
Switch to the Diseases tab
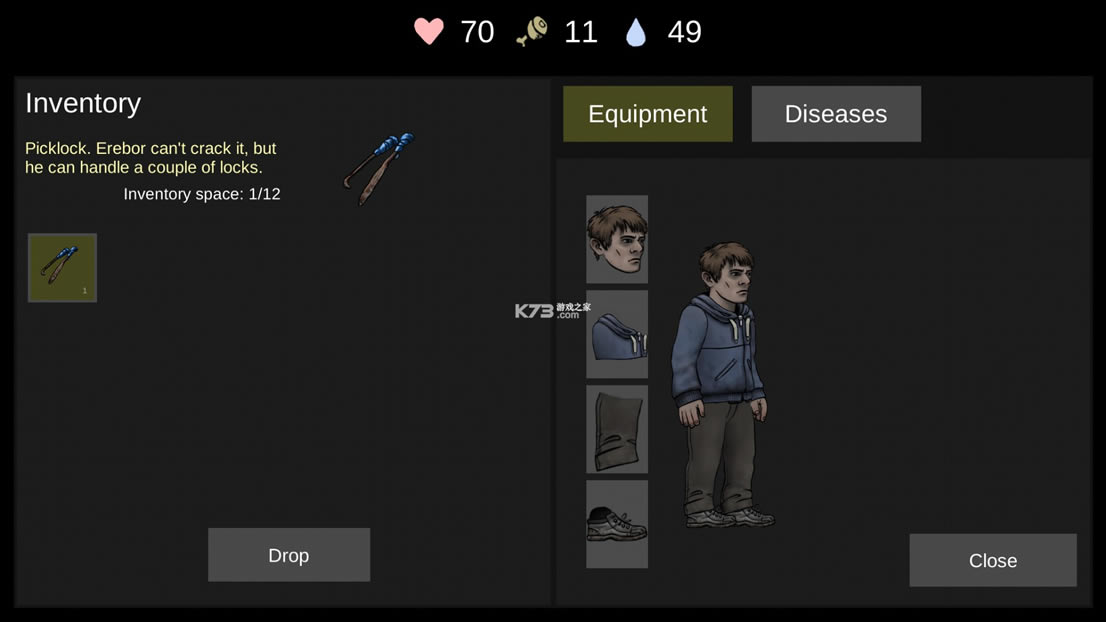coord(835,114)
